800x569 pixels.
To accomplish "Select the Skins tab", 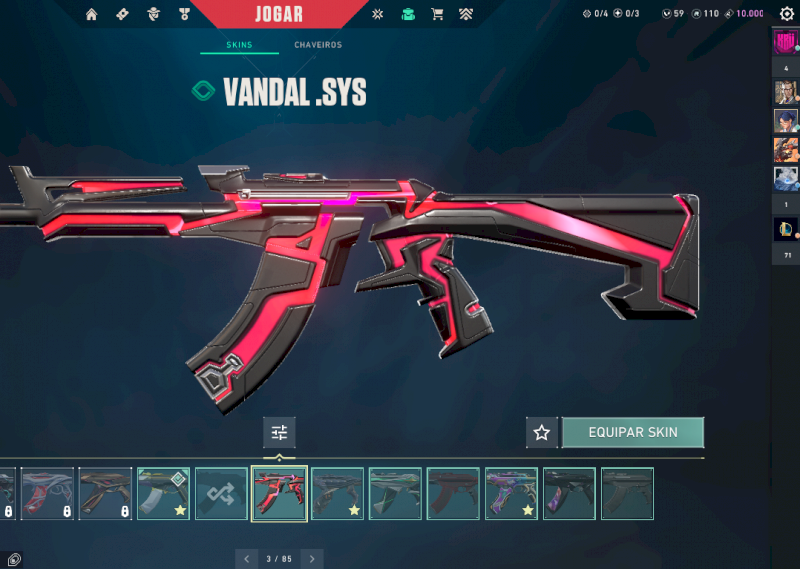I will click(x=239, y=45).
